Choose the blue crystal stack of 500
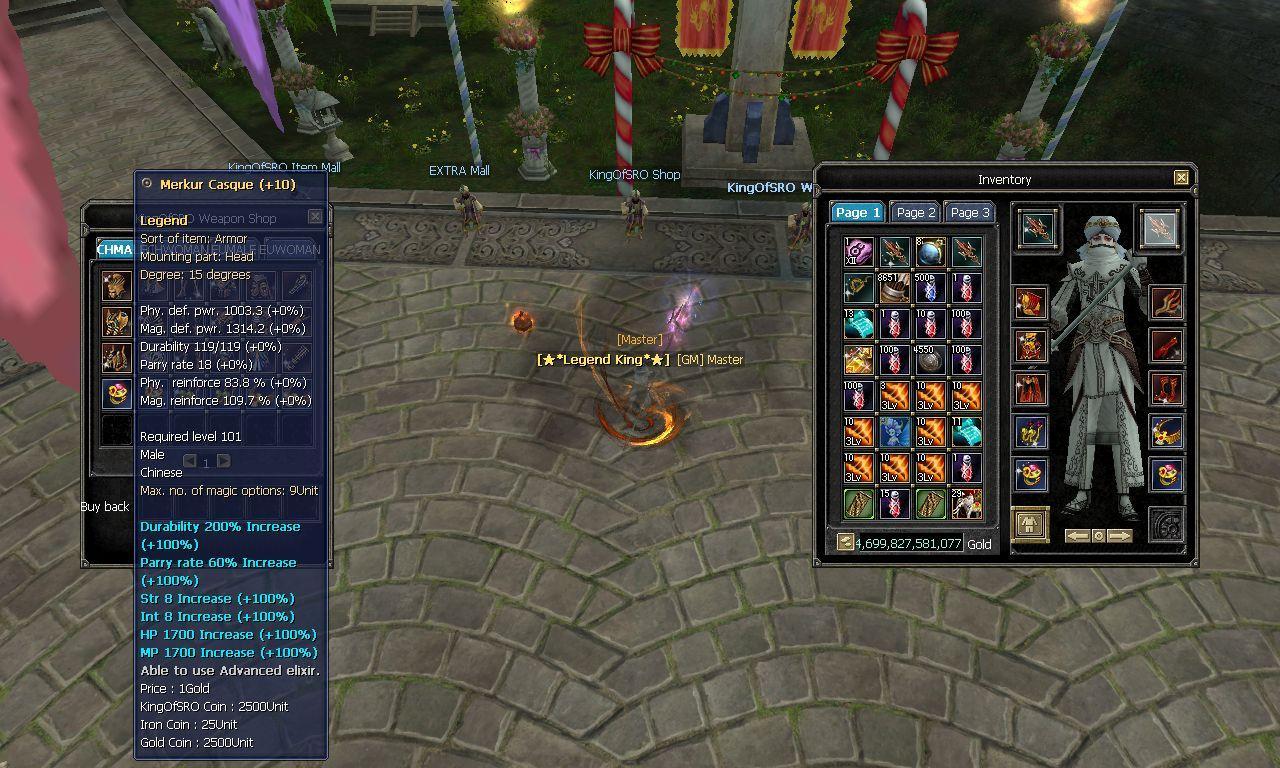This screenshot has width=1280, height=768. (x=930, y=288)
